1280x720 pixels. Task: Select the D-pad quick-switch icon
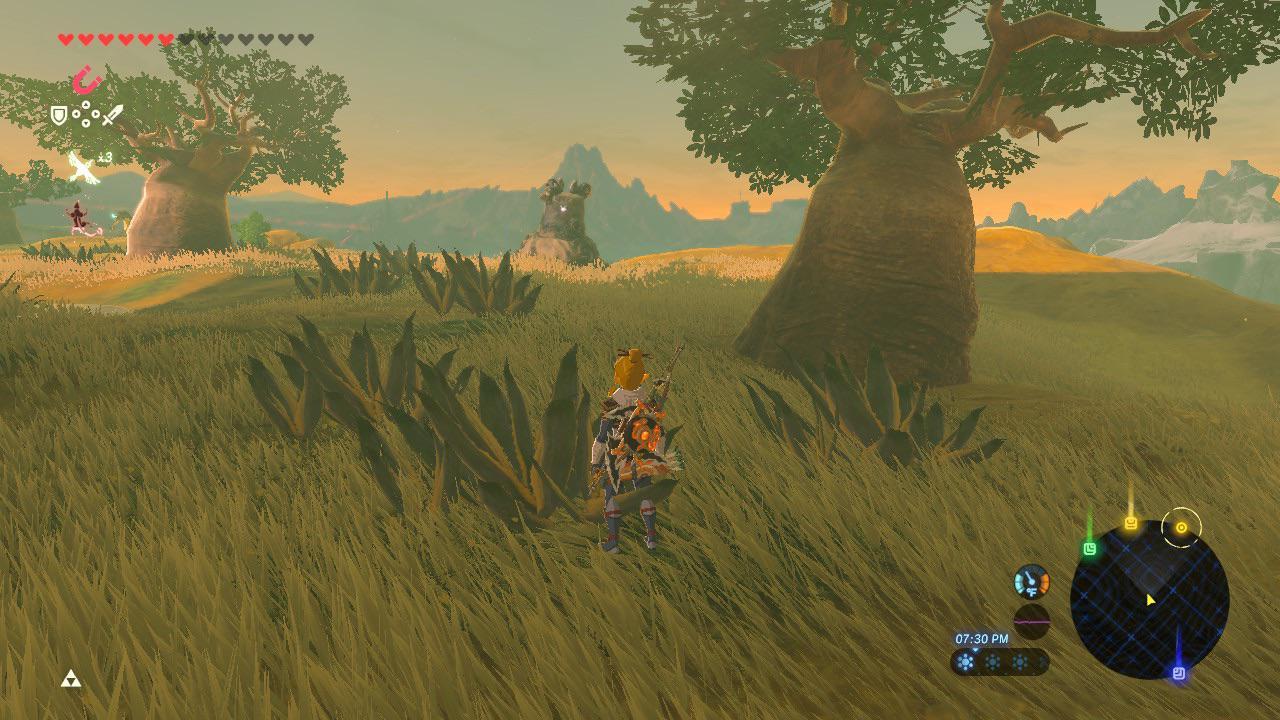click(x=85, y=113)
